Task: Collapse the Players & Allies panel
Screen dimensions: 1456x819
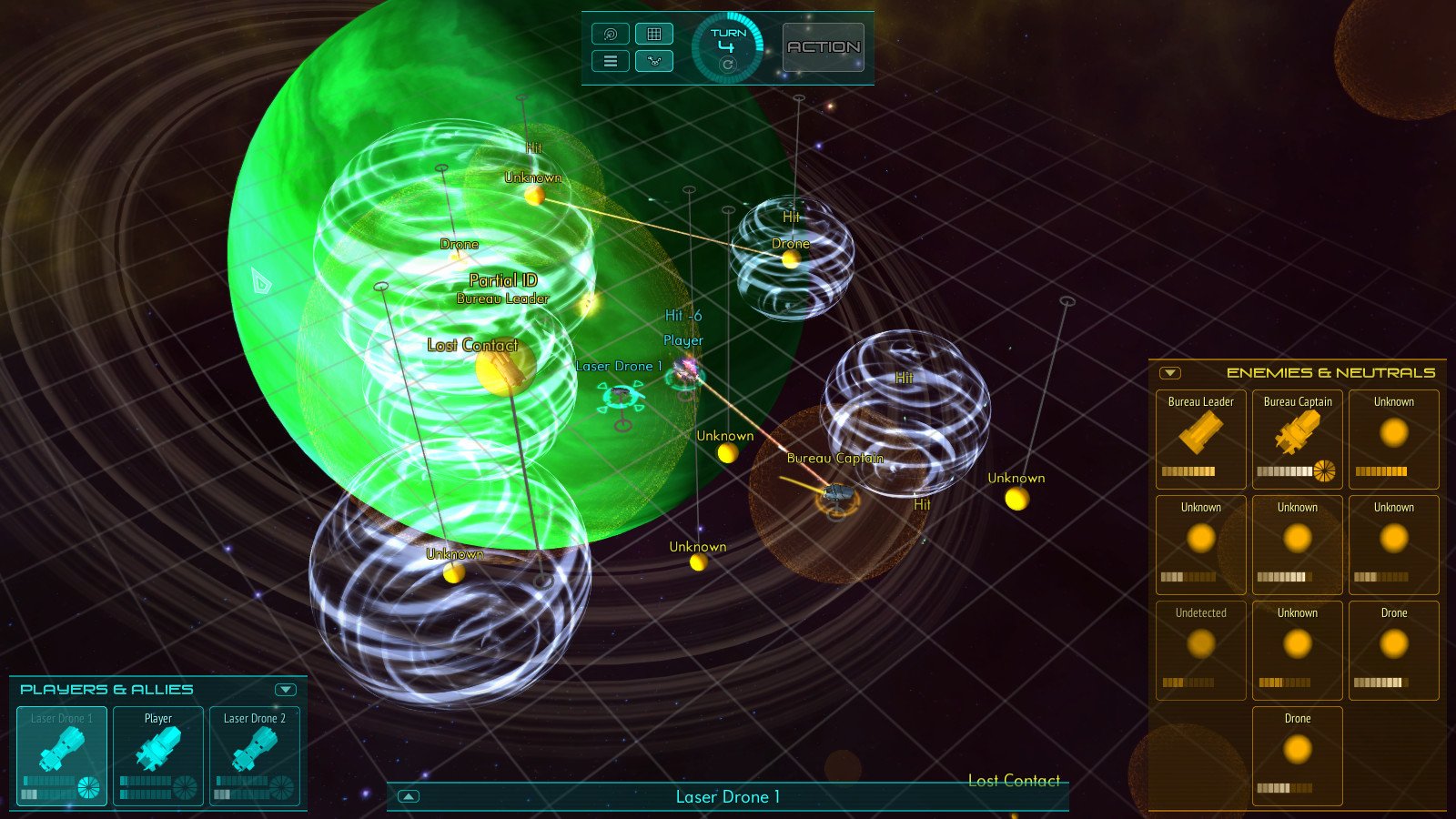Action: click(285, 689)
